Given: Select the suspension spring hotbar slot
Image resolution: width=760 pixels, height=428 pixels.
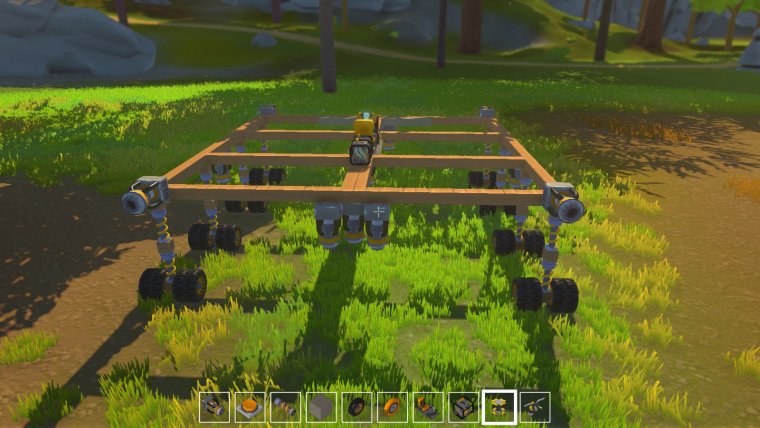Looking at the screenshot, I should click(285, 407).
